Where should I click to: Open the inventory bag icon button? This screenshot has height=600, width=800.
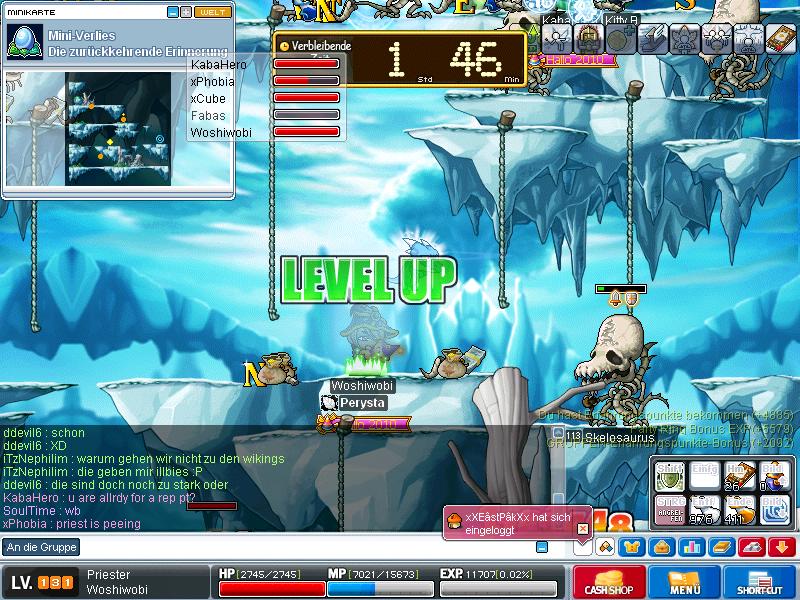pyautogui.click(x=662, y=546)
